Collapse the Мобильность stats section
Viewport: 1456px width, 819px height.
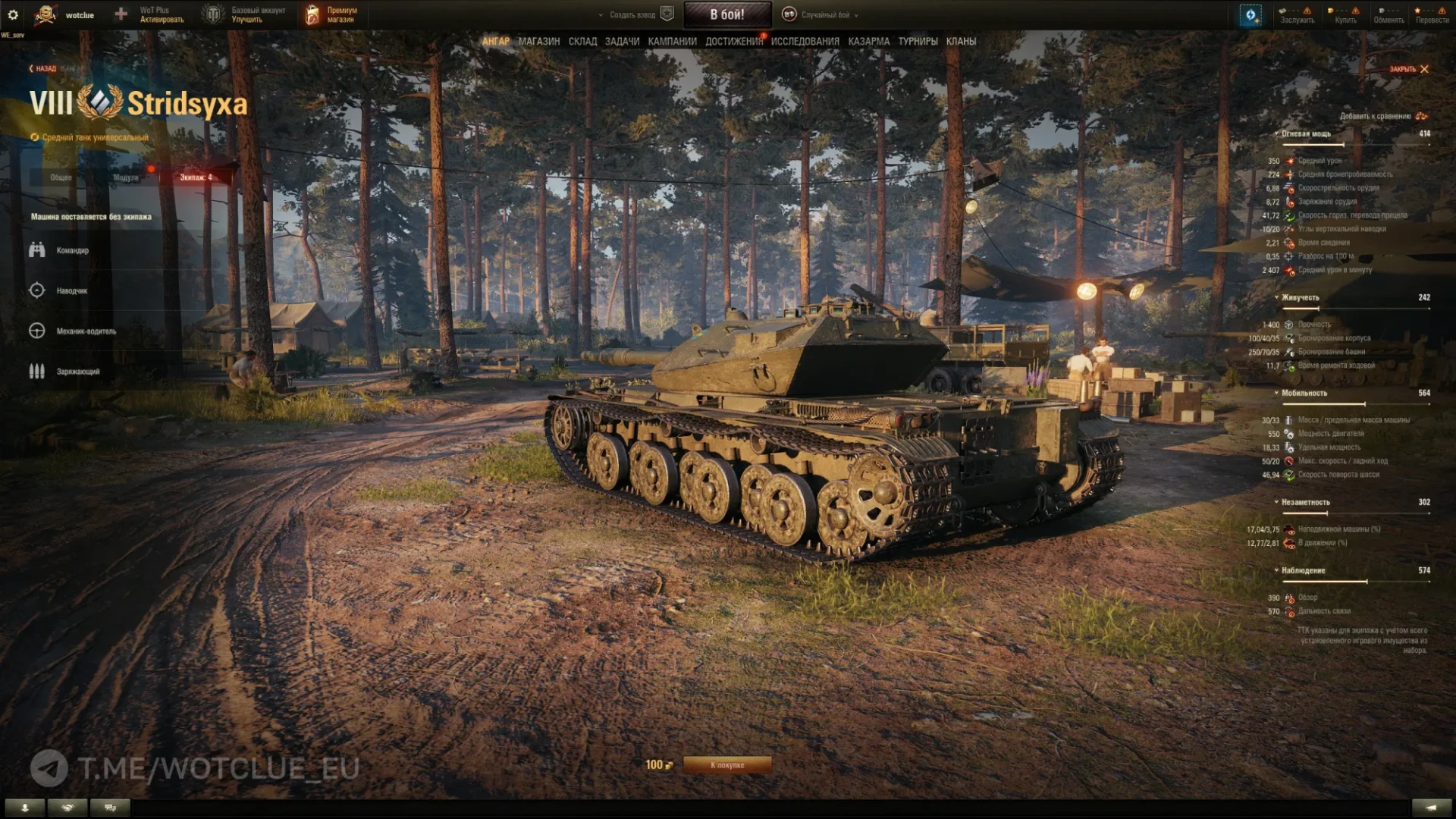coord(1277,394)
